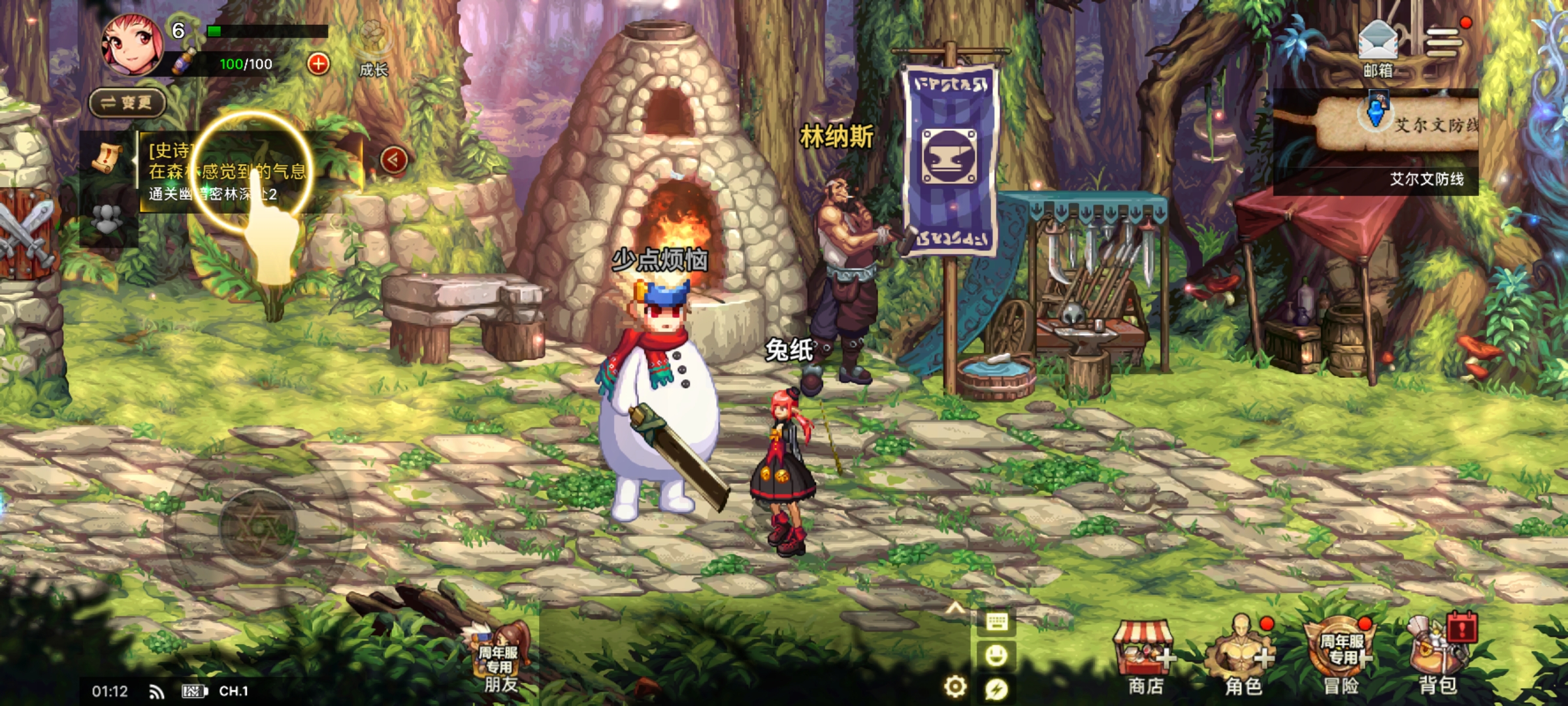Open the 背包 backpack inventory
Screen dimensions: 1568x706
pos(1439,657)
